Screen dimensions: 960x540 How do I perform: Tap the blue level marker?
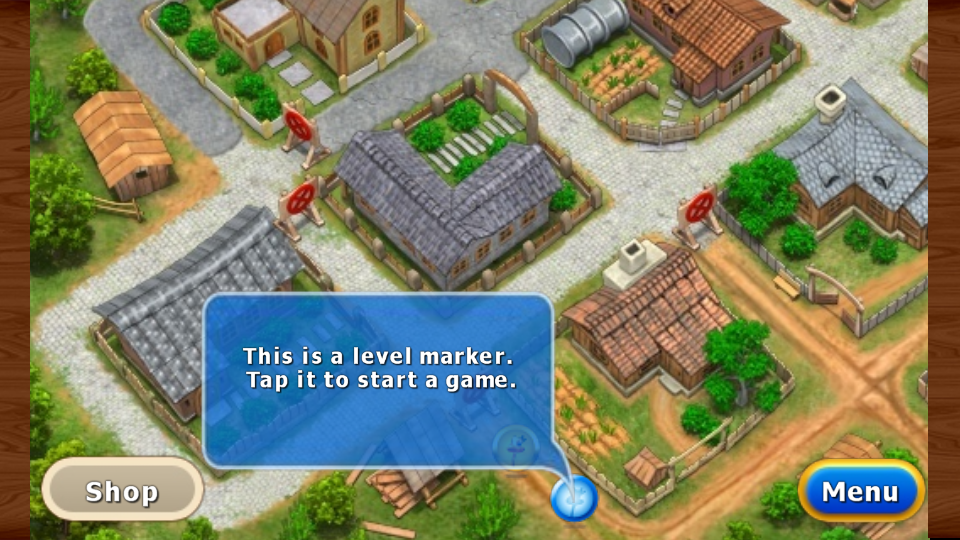point(574,497)
